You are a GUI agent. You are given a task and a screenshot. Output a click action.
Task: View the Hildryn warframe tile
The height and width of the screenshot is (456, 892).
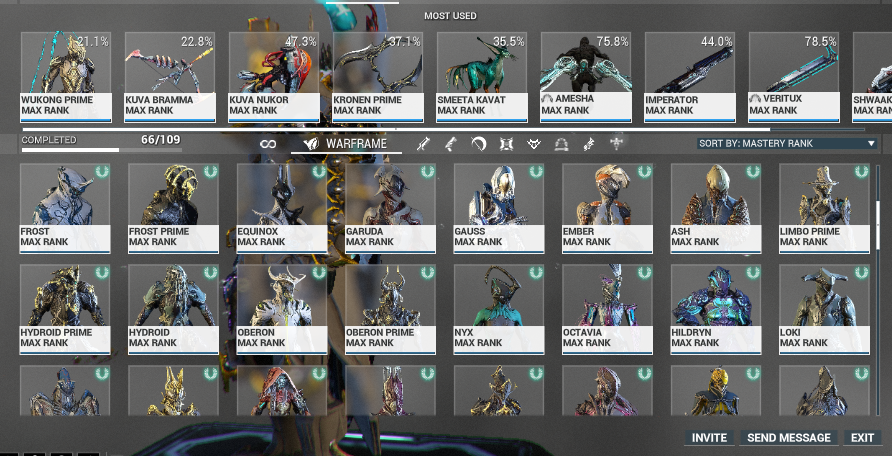[716, 308]
